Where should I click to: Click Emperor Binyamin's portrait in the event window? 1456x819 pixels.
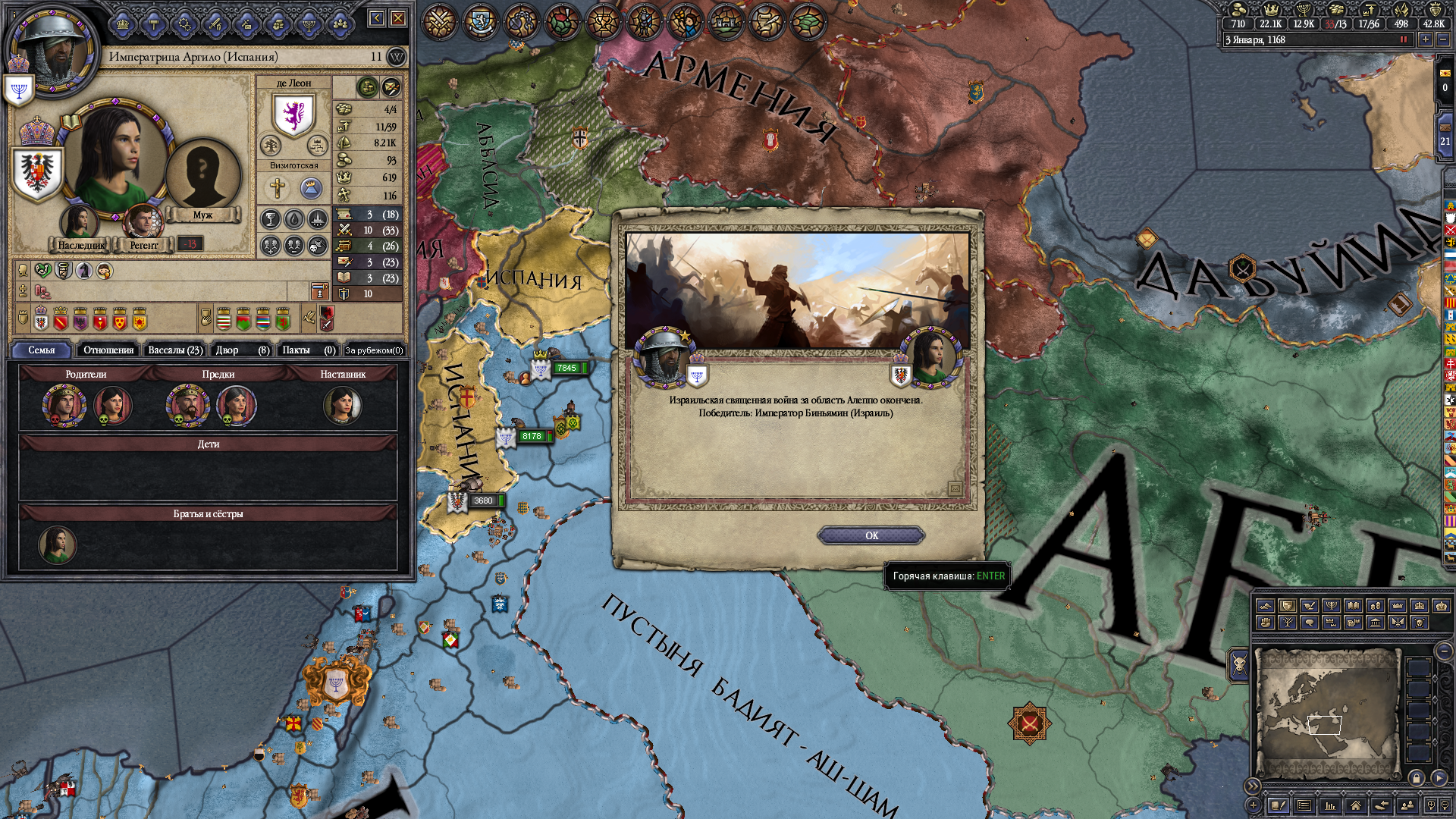pos(664,356)
